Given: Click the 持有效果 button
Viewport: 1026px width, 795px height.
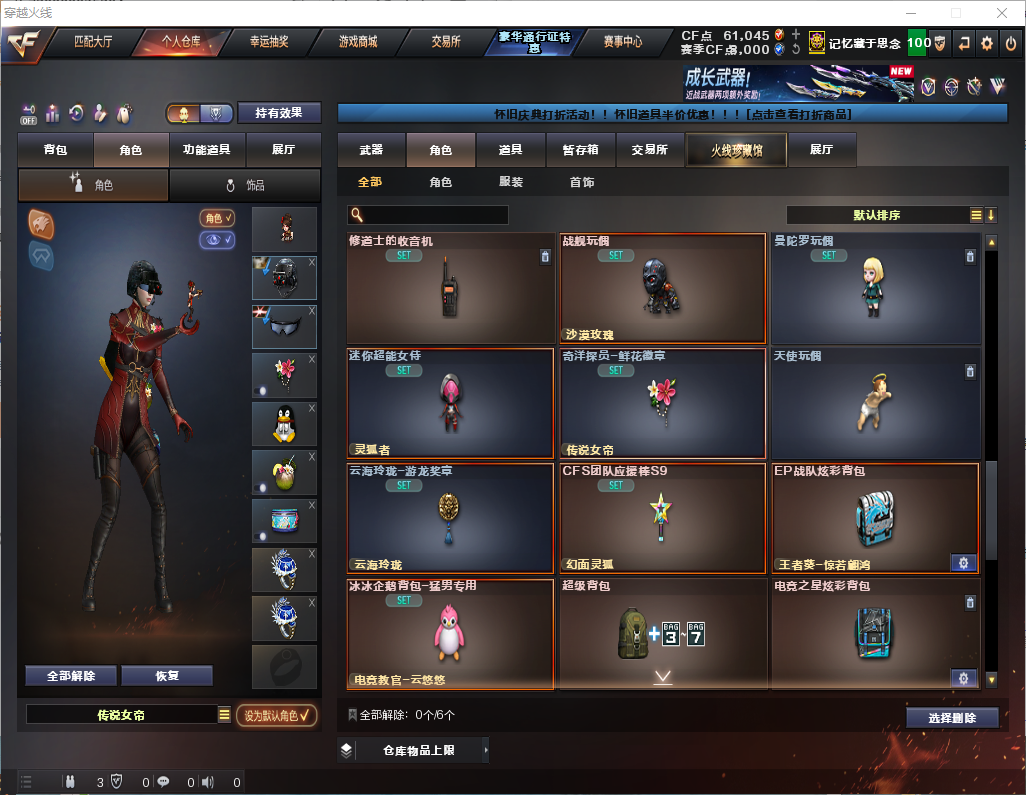Looking at the screenshot, I should click(279, 113).
